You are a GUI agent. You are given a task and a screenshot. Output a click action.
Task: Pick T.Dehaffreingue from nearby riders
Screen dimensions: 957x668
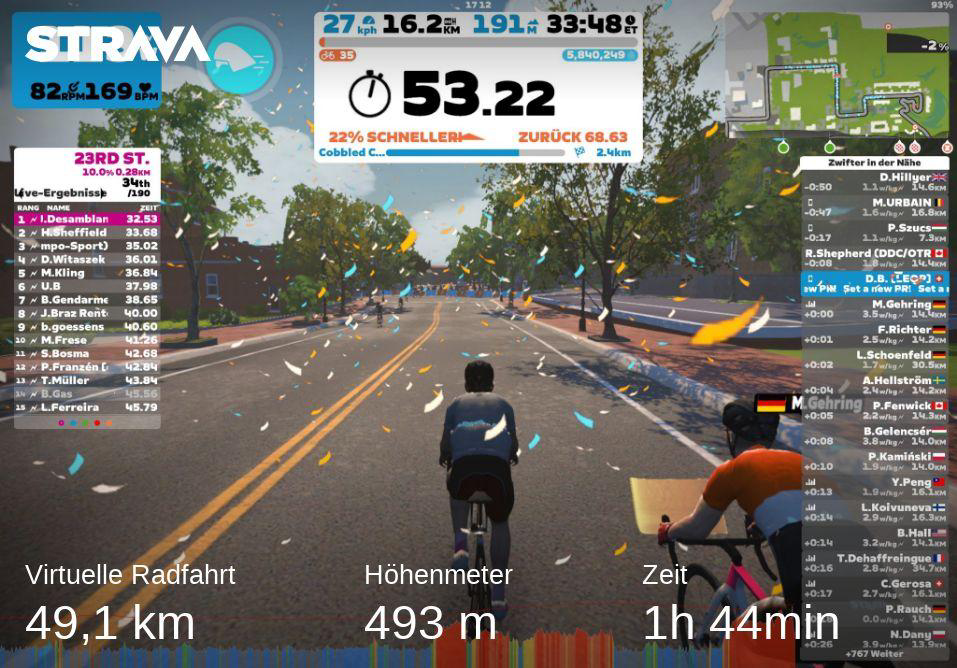(875, 563)
